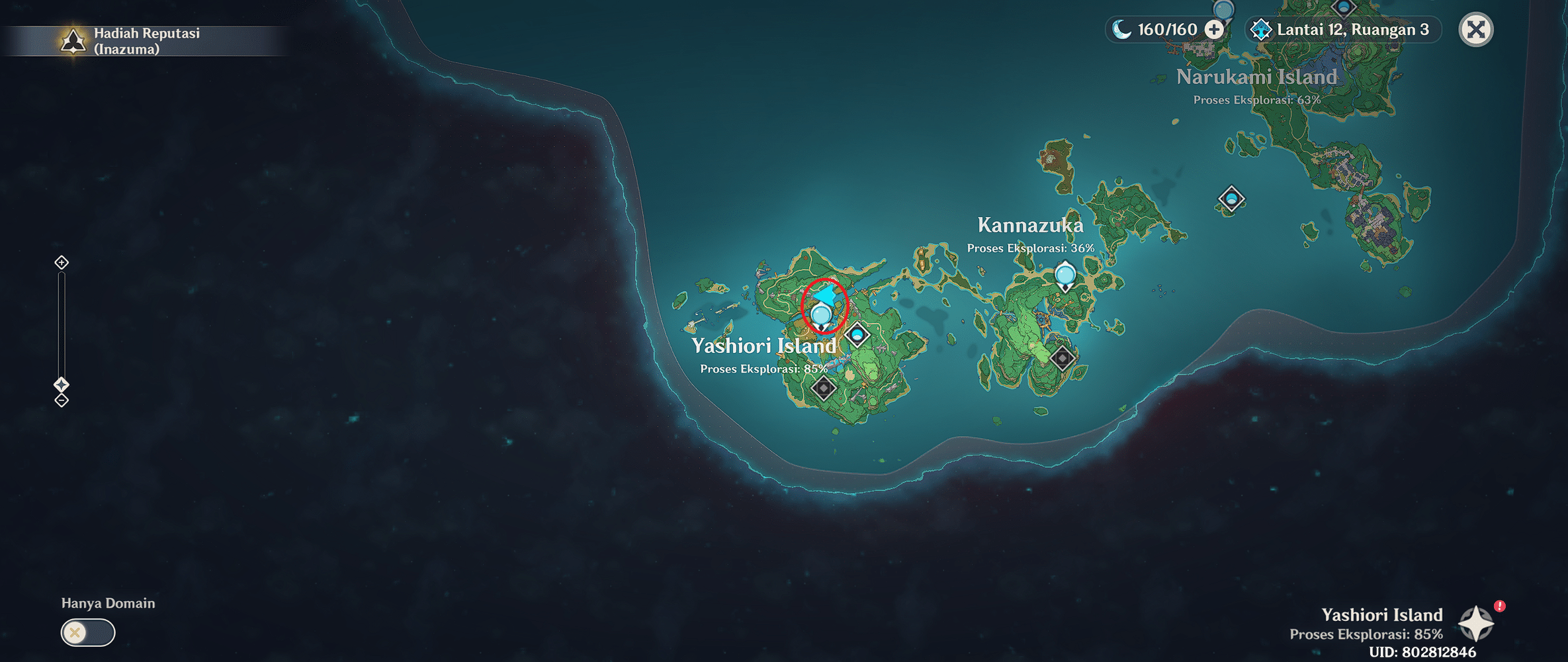The width and height of the screenshot is (1568, 662).
Task: Close the map with the X button
Action: 1477,29
